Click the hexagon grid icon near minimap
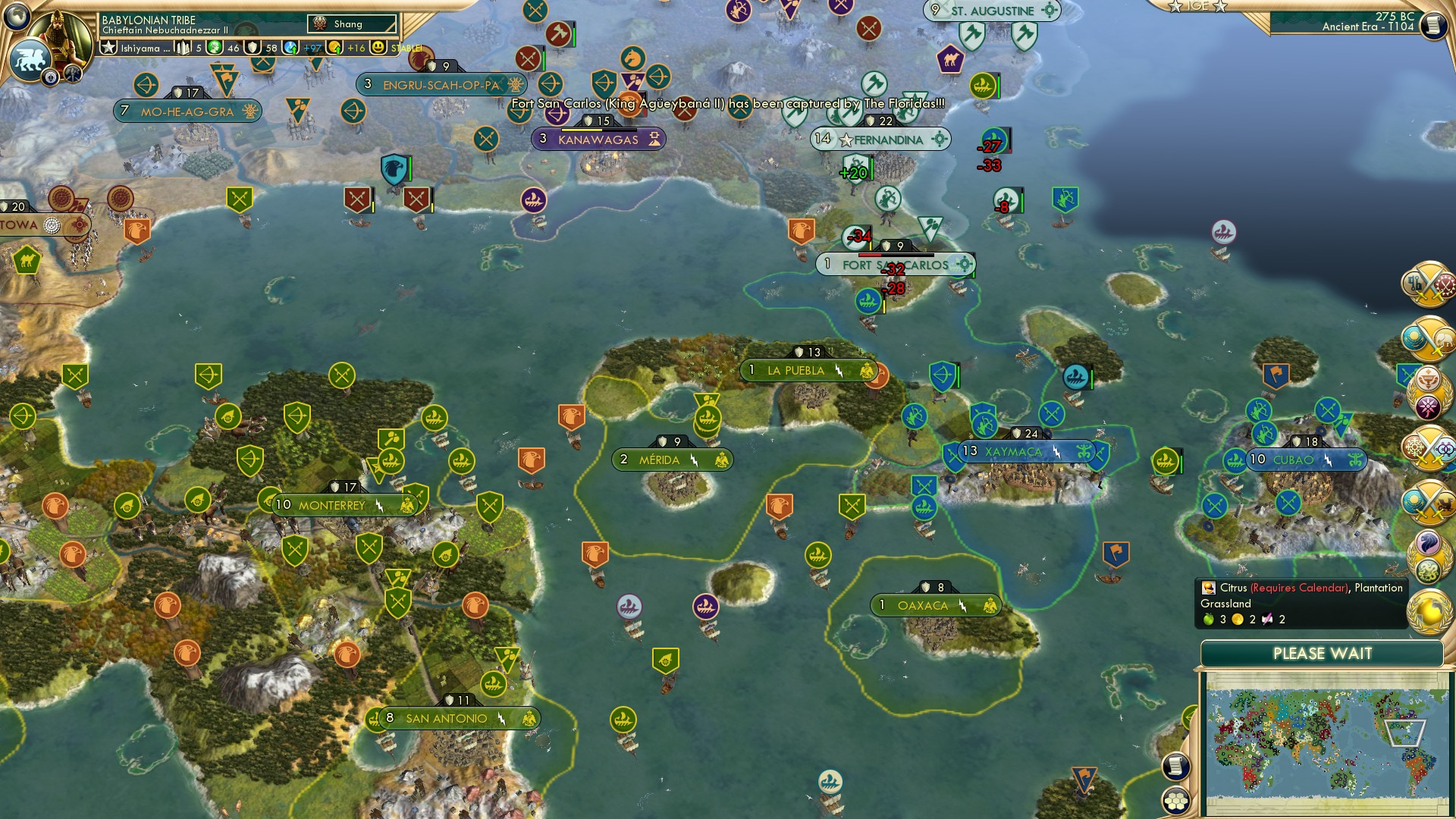This screenshot has width=1456, height=819. (x=1177, y=800)
